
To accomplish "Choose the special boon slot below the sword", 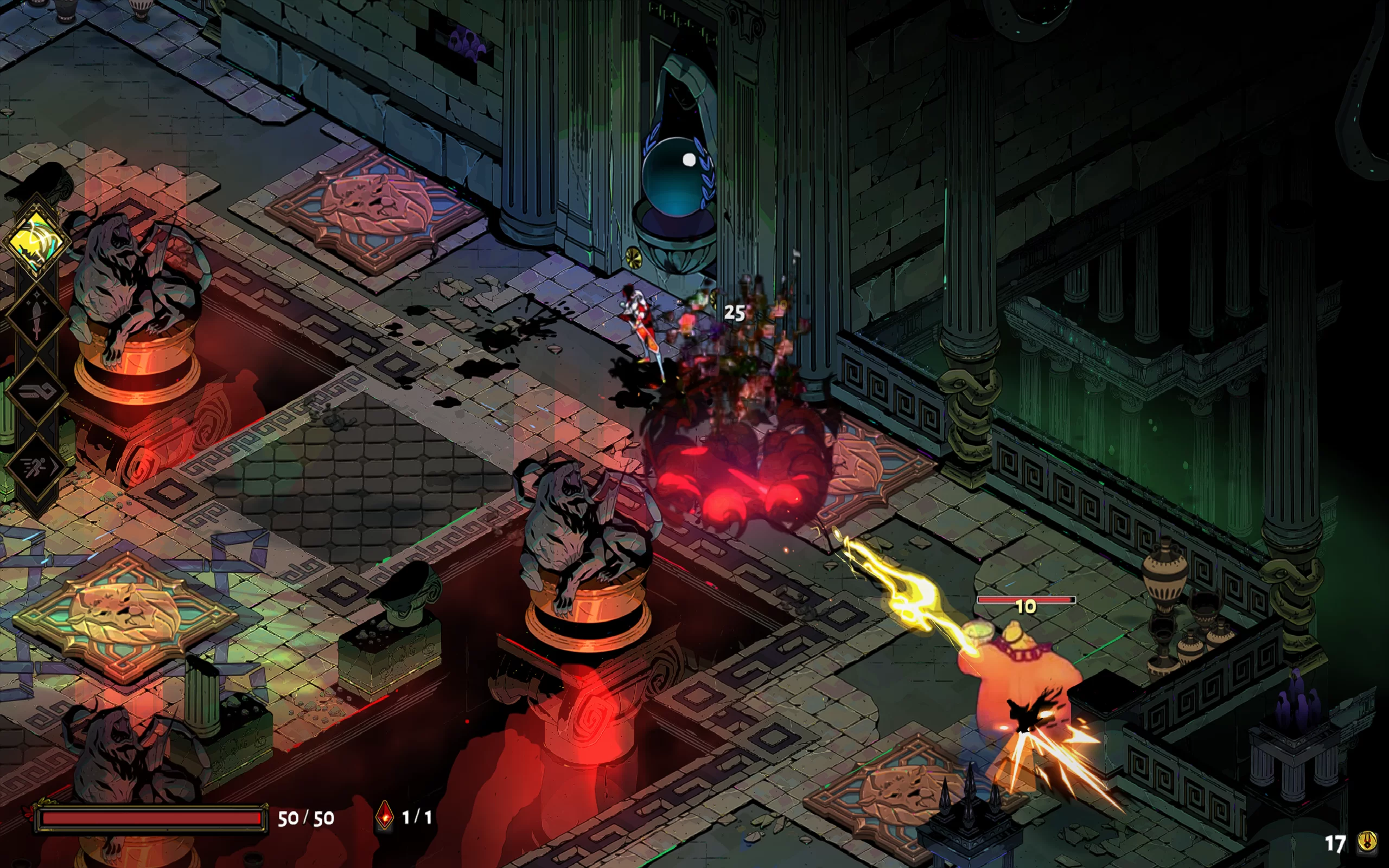I will click(x=36, y=392).
